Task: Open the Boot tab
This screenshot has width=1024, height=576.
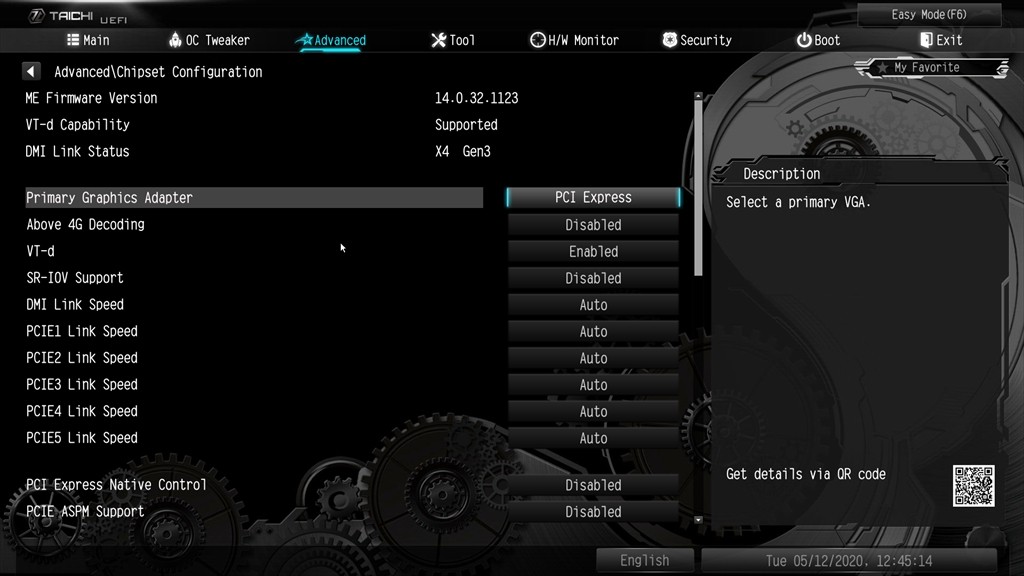Action: 818,40
